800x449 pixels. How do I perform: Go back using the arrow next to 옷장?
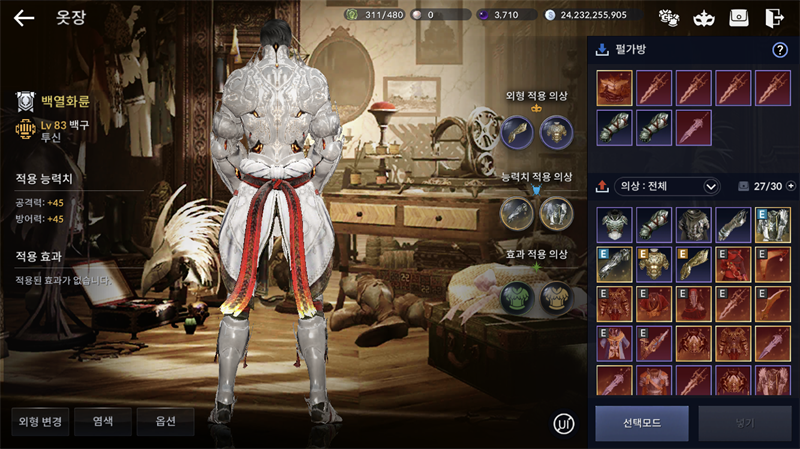pos(23,17)
